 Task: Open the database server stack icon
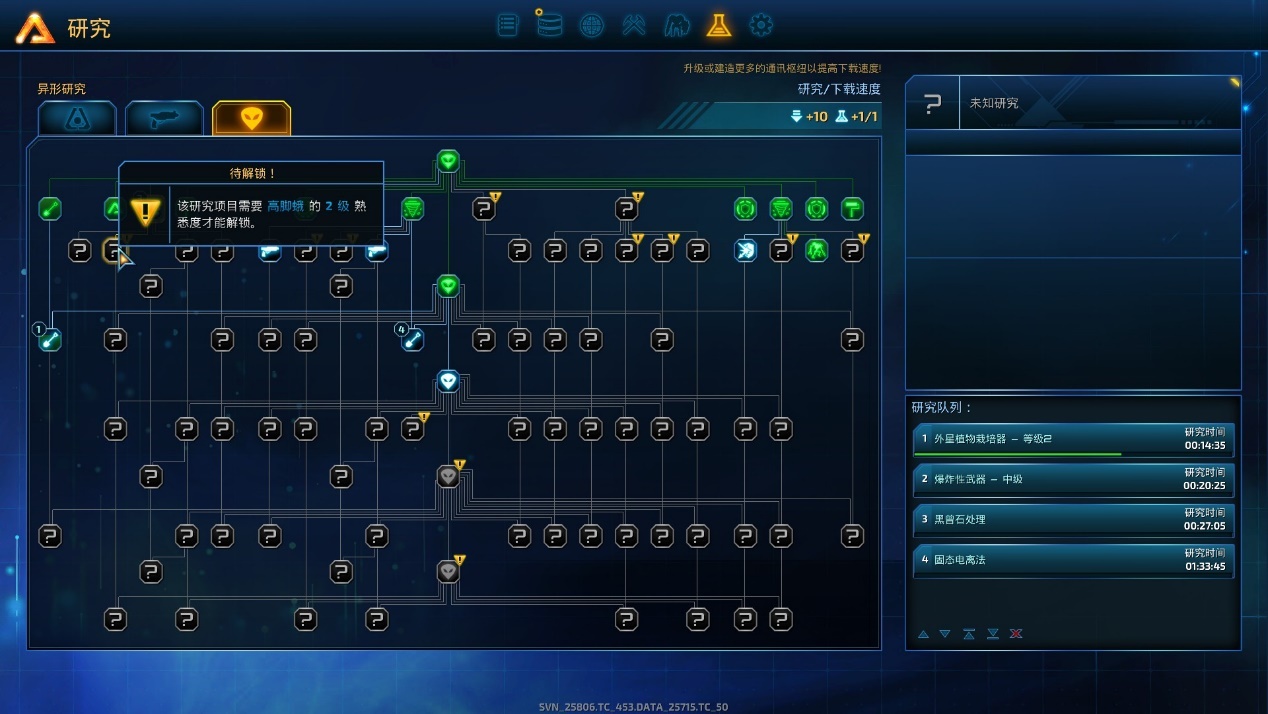click(x=548, y=24)
